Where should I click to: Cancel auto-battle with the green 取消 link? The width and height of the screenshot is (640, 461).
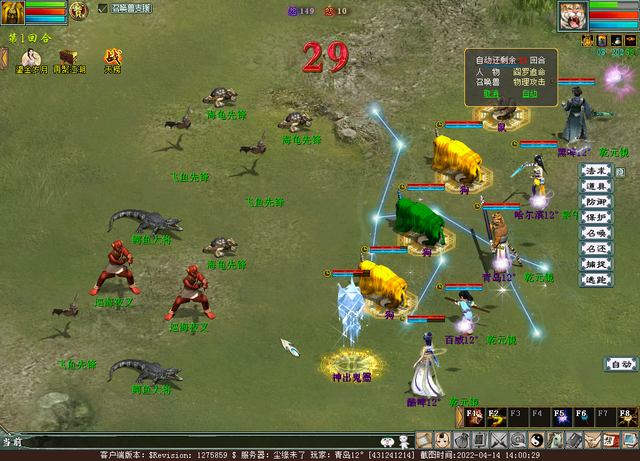[491, 93]
